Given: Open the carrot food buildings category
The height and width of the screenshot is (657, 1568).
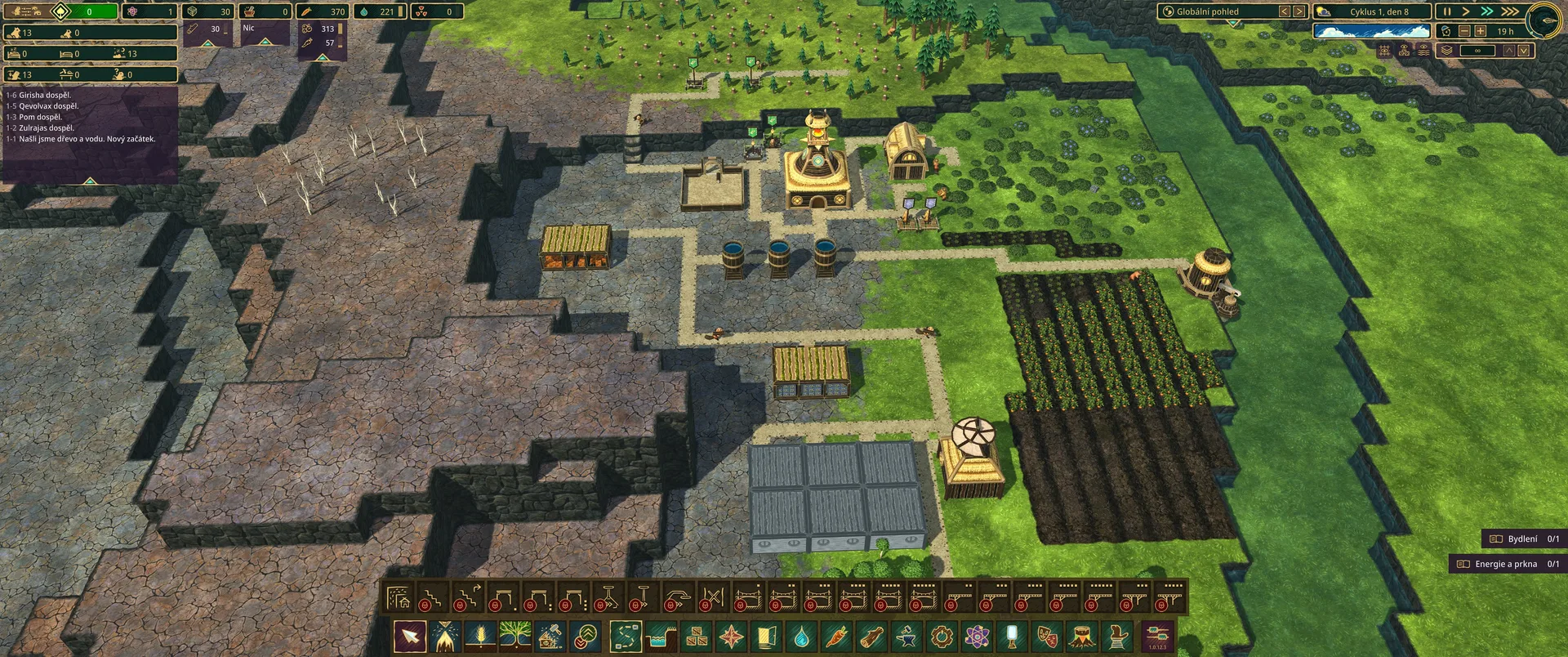Looking at the screenshot, I should coord(837,637).
